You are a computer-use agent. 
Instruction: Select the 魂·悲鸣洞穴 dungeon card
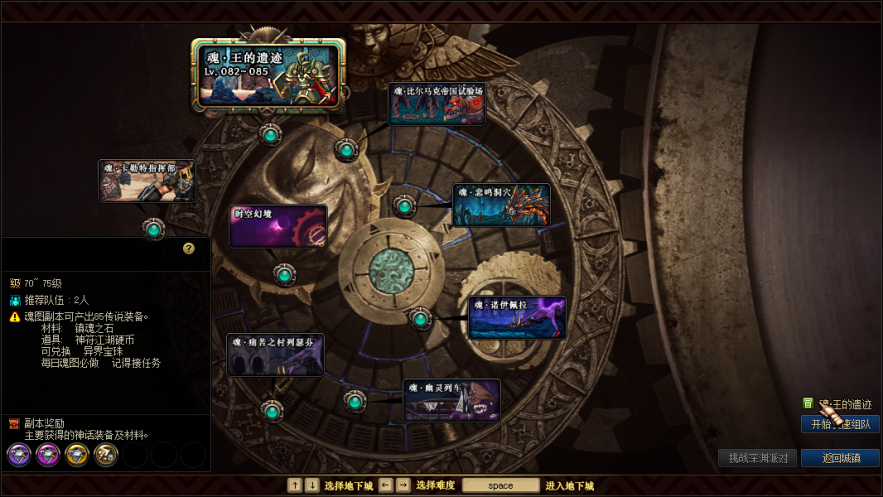click(501, 205)
